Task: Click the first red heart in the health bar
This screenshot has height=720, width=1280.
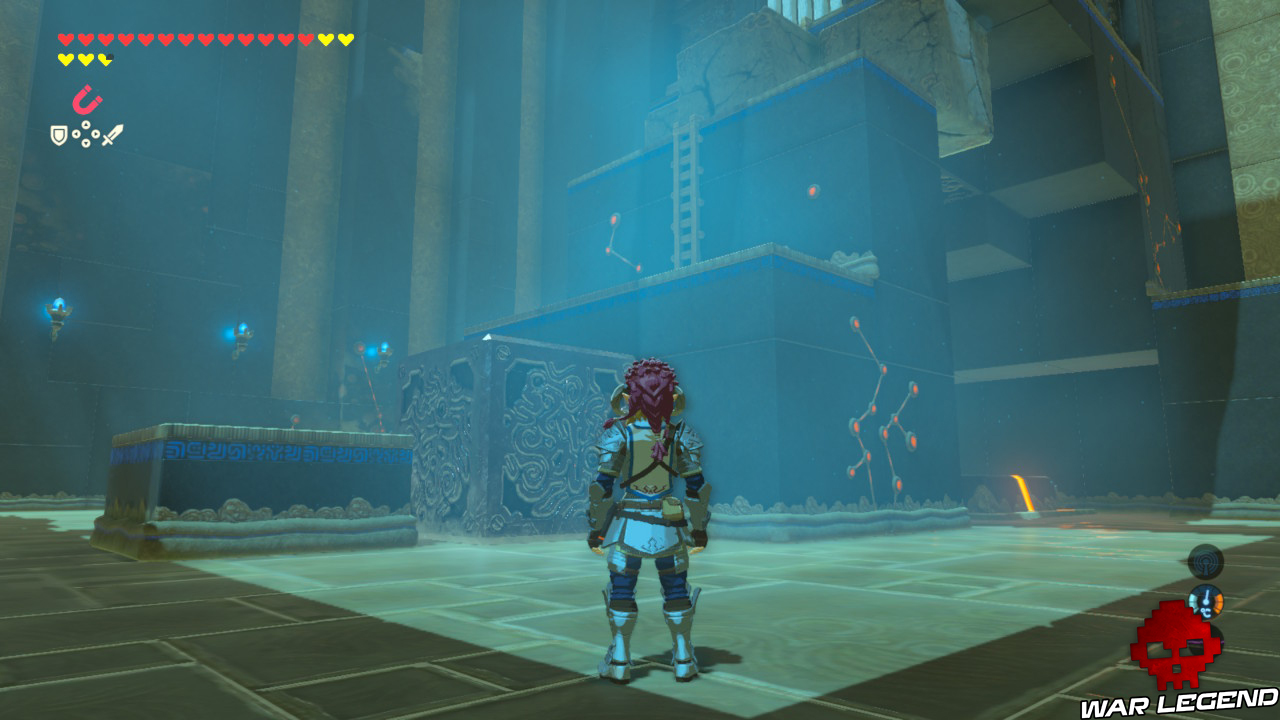Action: click(x=65, y=38)
